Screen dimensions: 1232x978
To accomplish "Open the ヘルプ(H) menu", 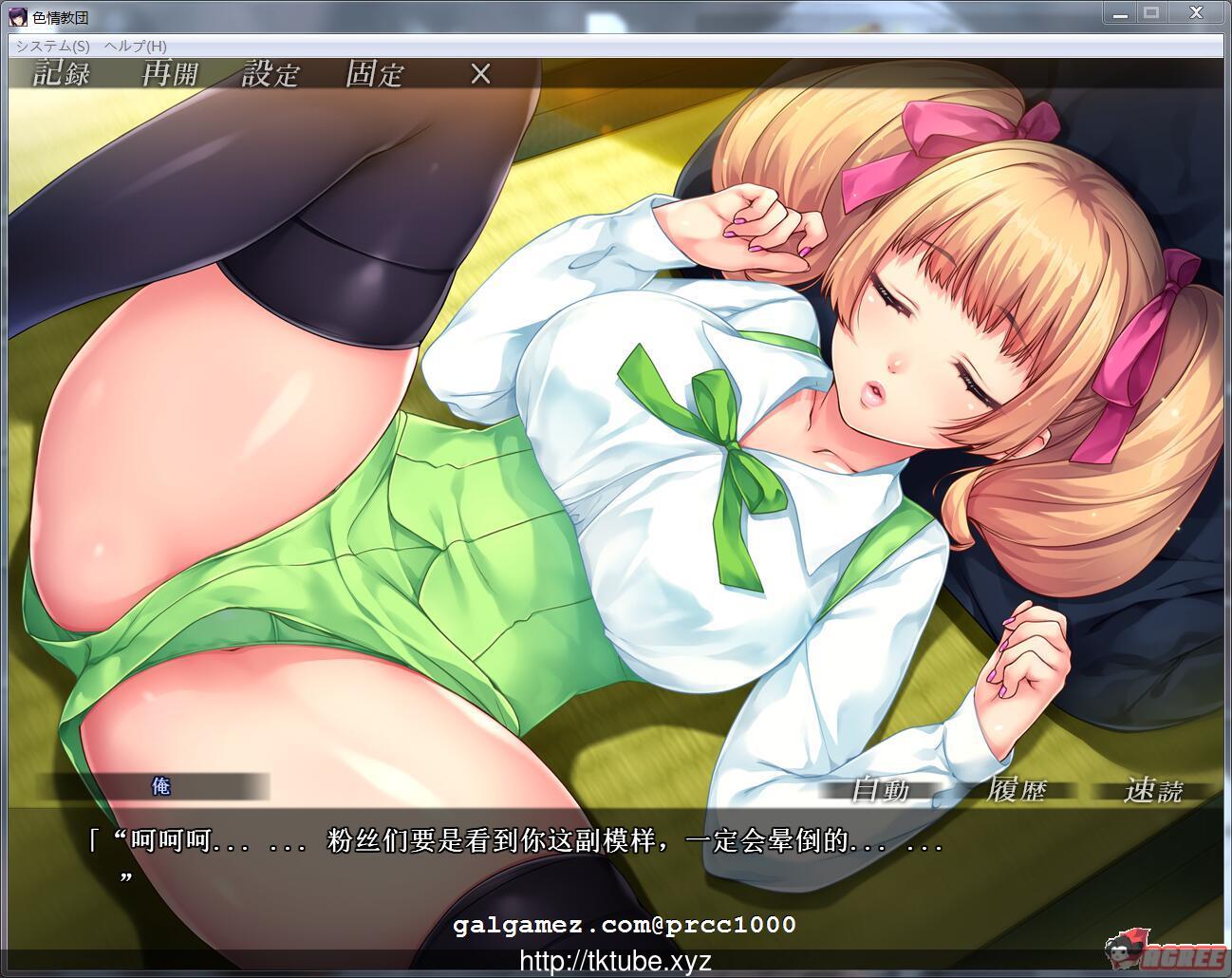I will tap(138, 44).
